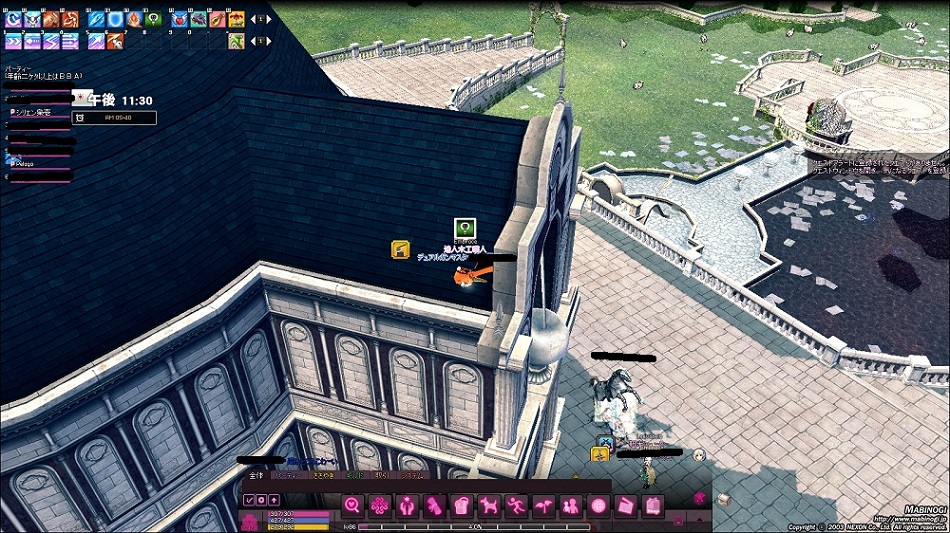Select the green skull skill icon
950x533 pixels.
[153, 19]
